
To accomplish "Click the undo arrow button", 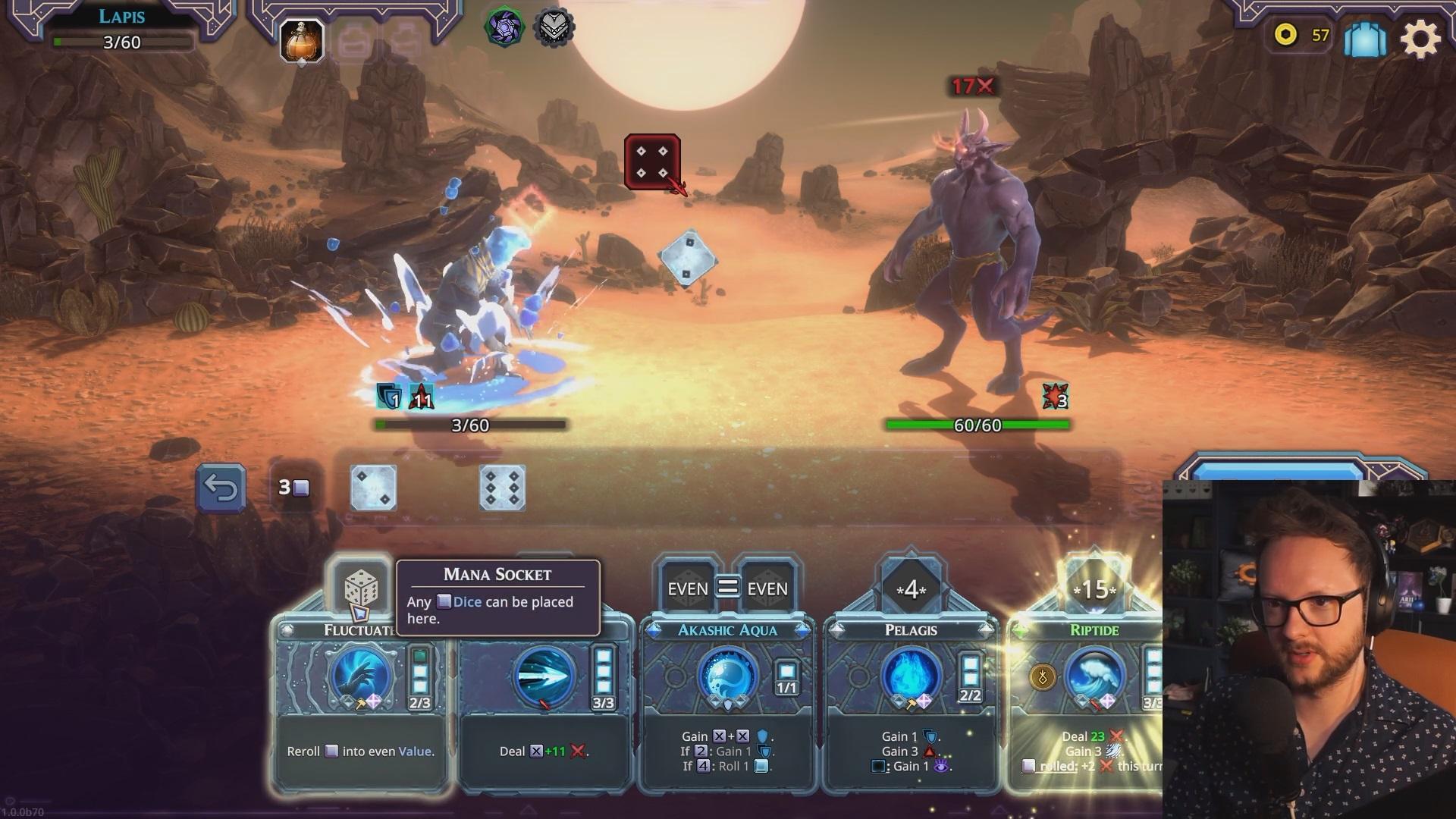I will coord(221,488).
